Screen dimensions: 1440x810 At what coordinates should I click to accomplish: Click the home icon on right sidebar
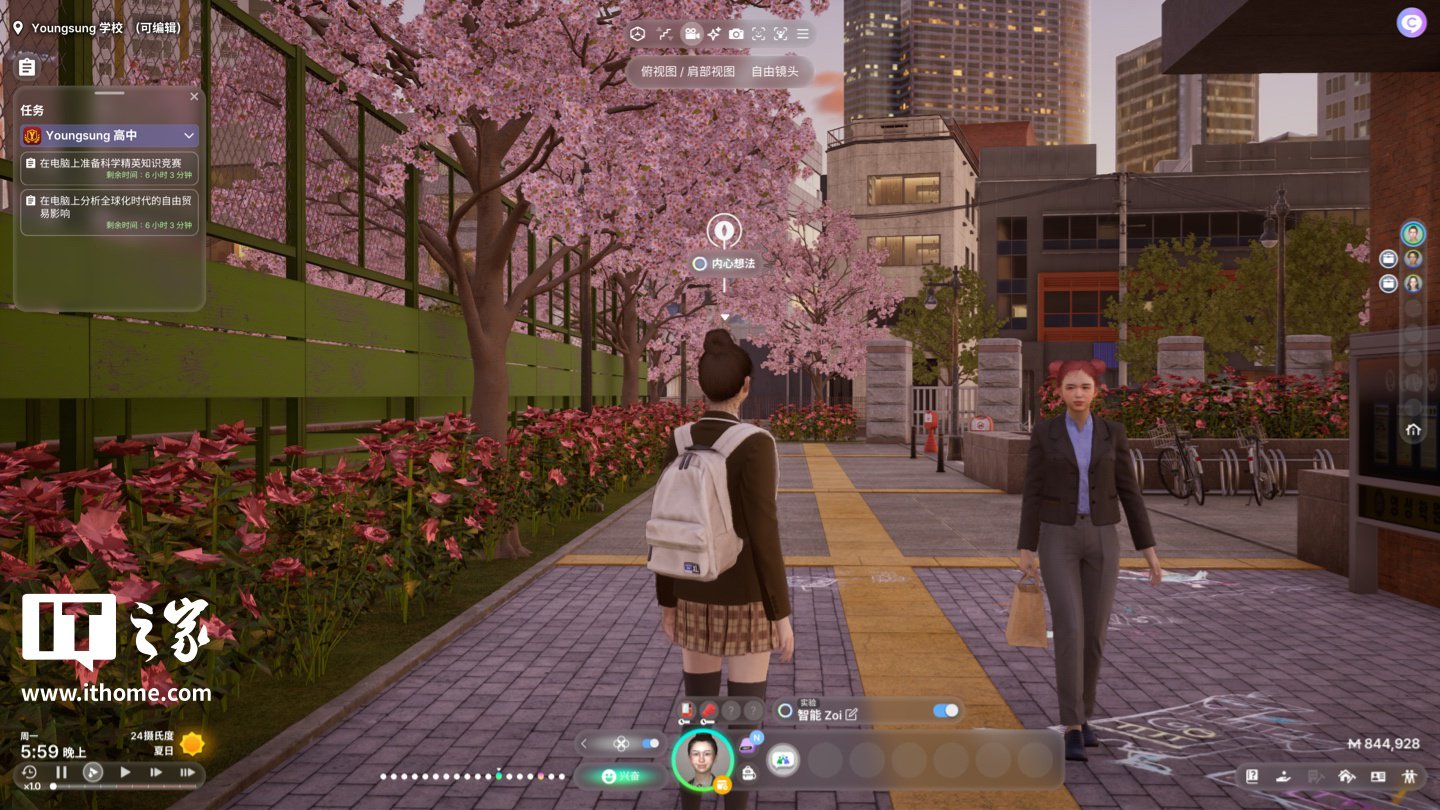point(1413,430)
